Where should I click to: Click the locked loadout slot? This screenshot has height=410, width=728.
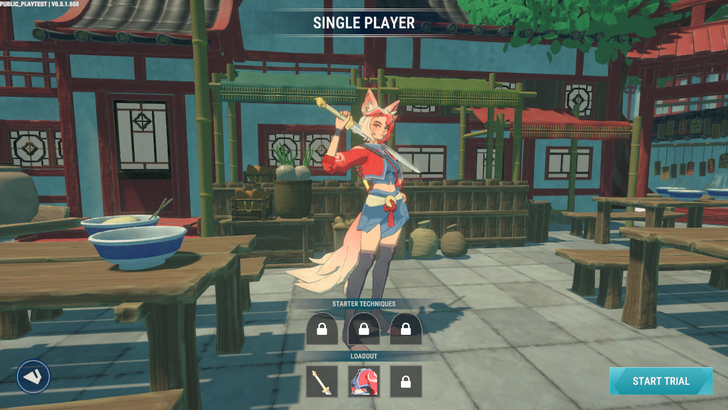click(x=406, y=381)
